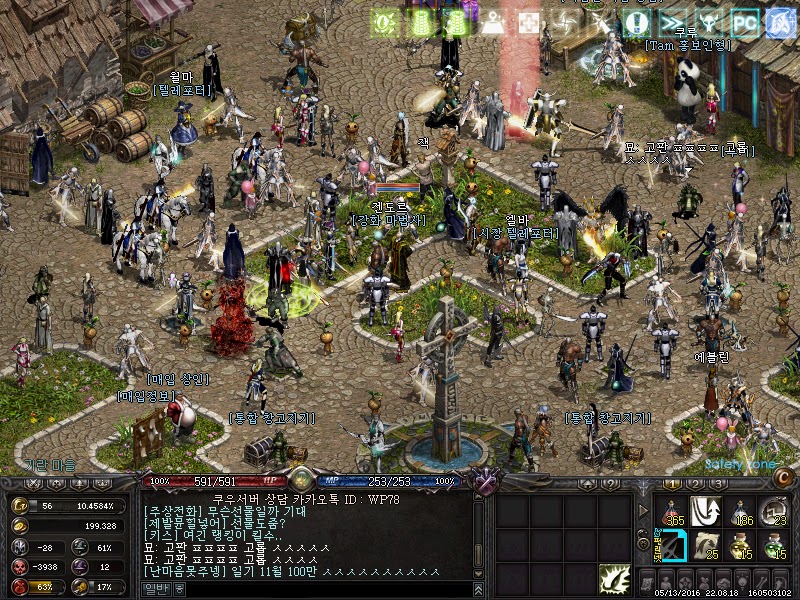Open hotbar page 1 tab
Image resolution: width=800 pixels, height=600 pixels.
[674, 484]
